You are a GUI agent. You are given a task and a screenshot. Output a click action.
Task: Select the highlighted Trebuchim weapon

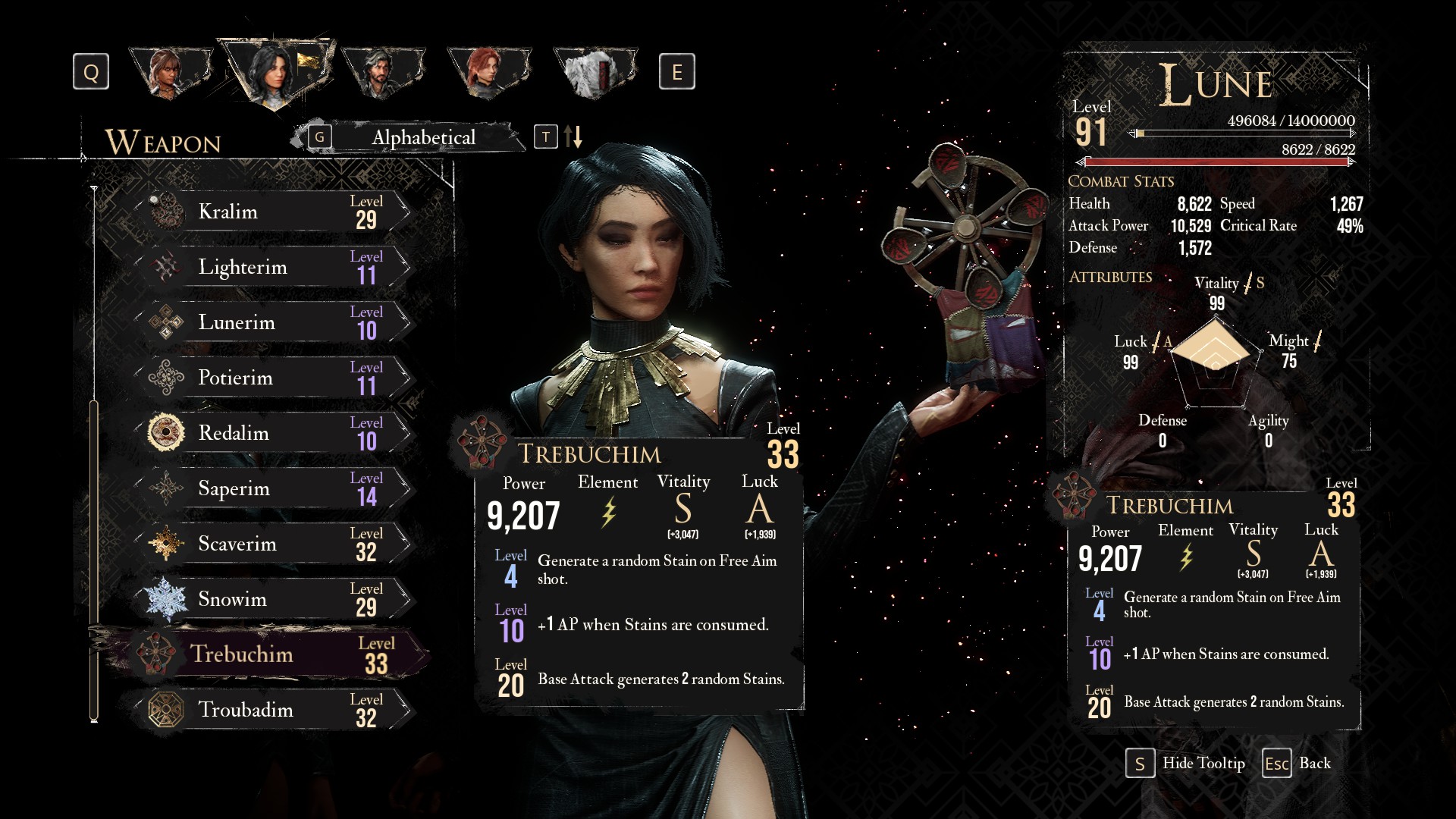pos(273,654)
